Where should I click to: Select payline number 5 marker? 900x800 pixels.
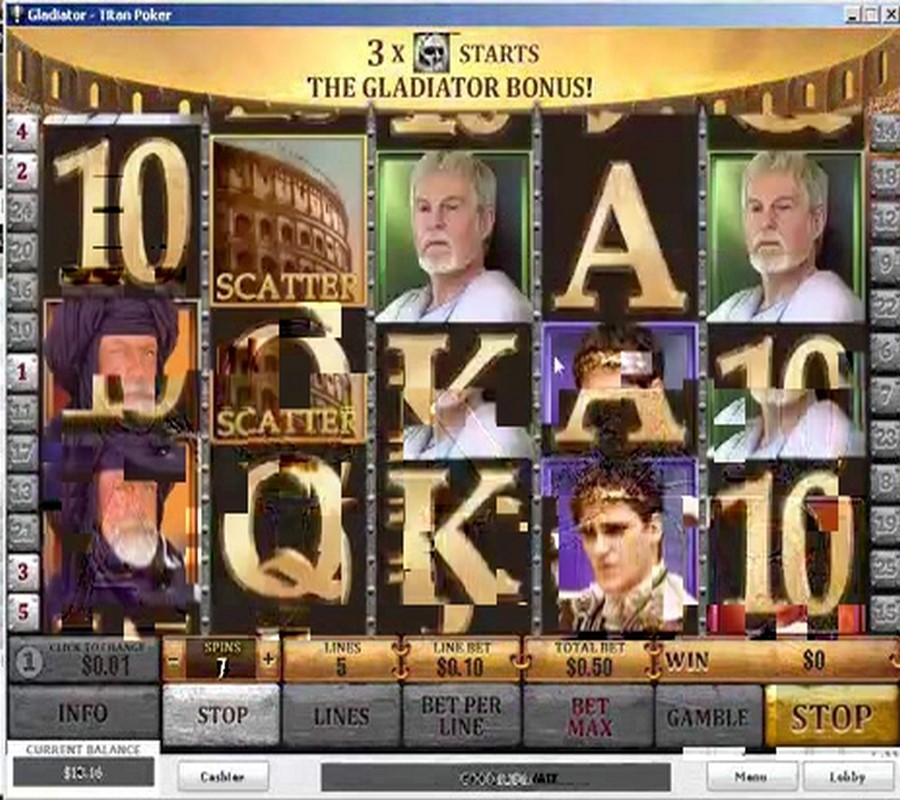coord(22,610)
